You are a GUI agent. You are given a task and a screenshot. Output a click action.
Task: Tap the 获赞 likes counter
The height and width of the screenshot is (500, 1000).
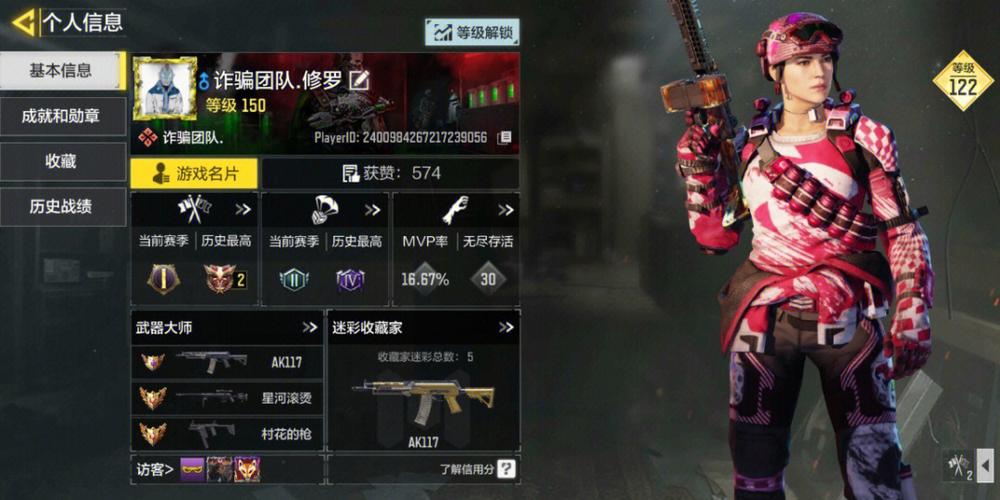click(x=390, y=173)
